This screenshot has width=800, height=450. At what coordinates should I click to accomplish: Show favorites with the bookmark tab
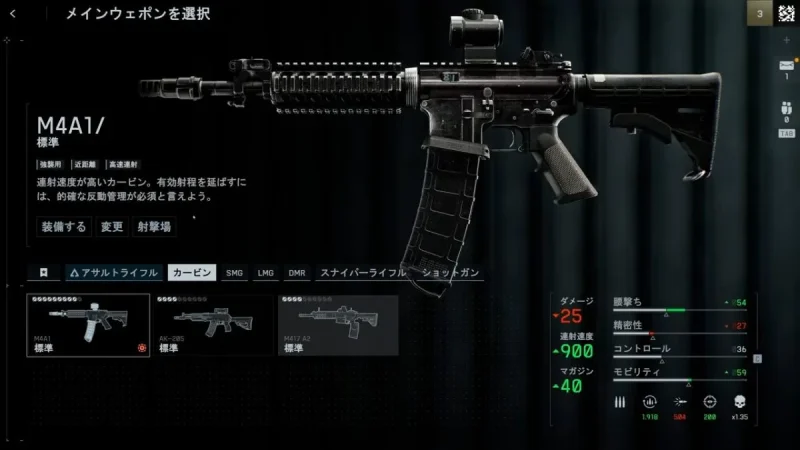(44, 272)
